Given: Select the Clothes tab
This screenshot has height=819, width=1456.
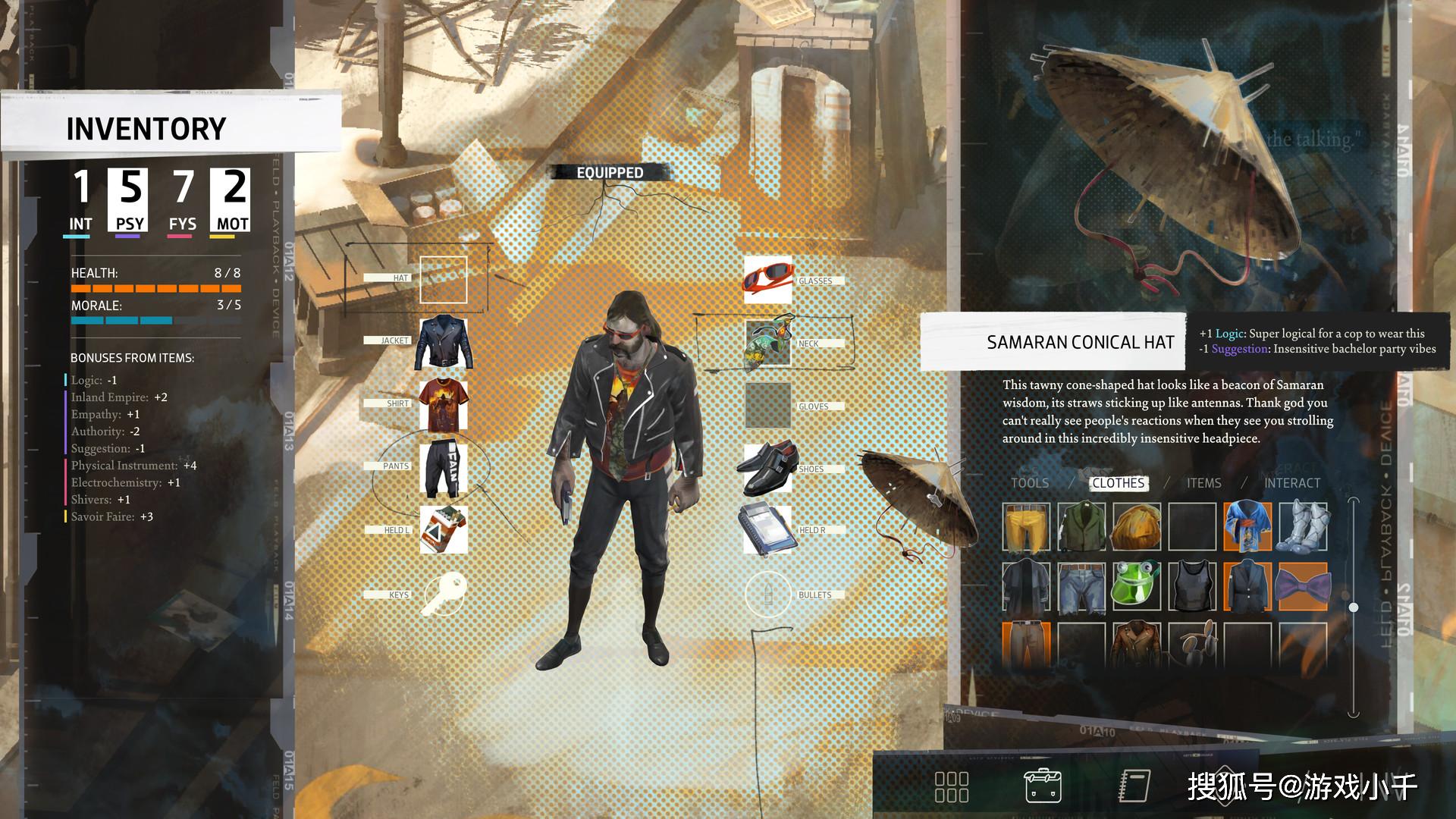Looking at the screenshot, I should pyautogui.click(x=1118, y=483).
